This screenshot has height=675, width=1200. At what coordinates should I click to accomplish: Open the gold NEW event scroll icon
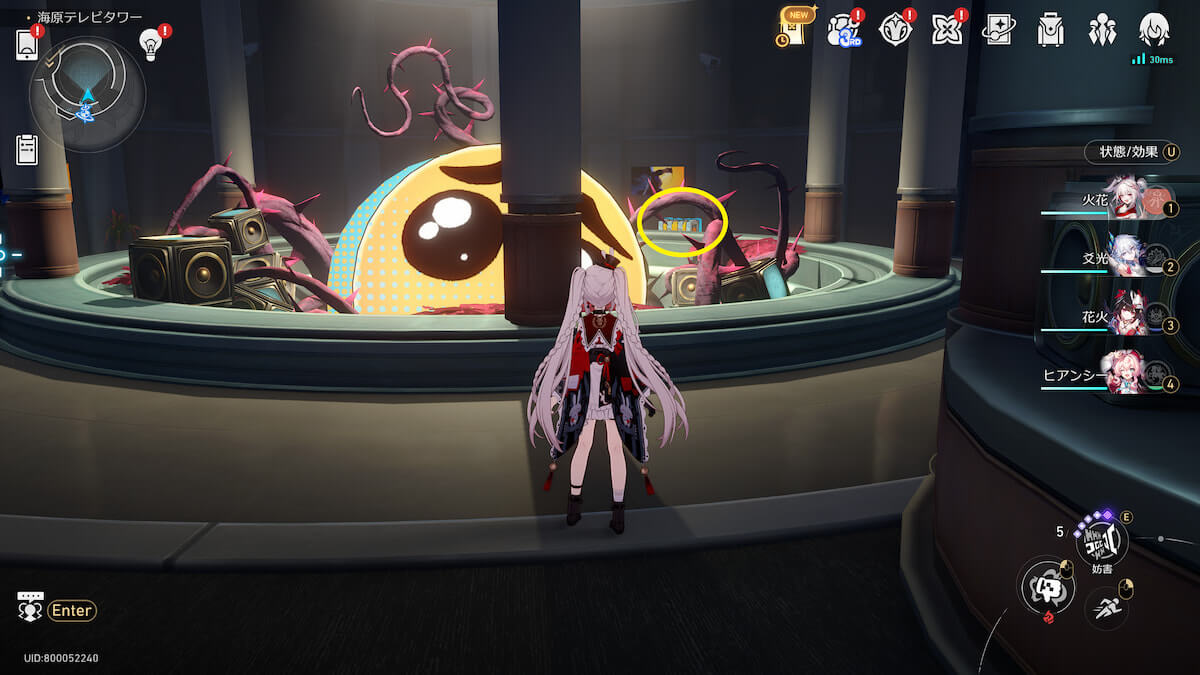point(794,28)
